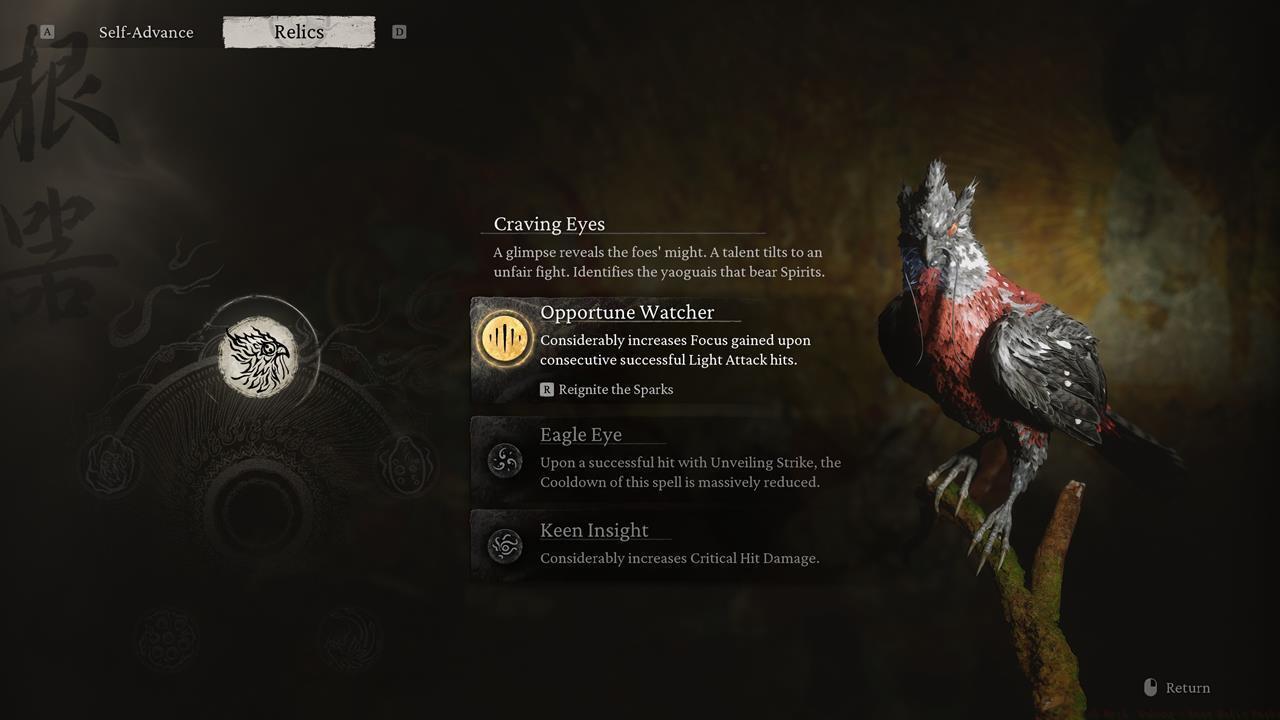1280x720 pixels.
Task: Select the Relics tab
Action: (298, 31)
